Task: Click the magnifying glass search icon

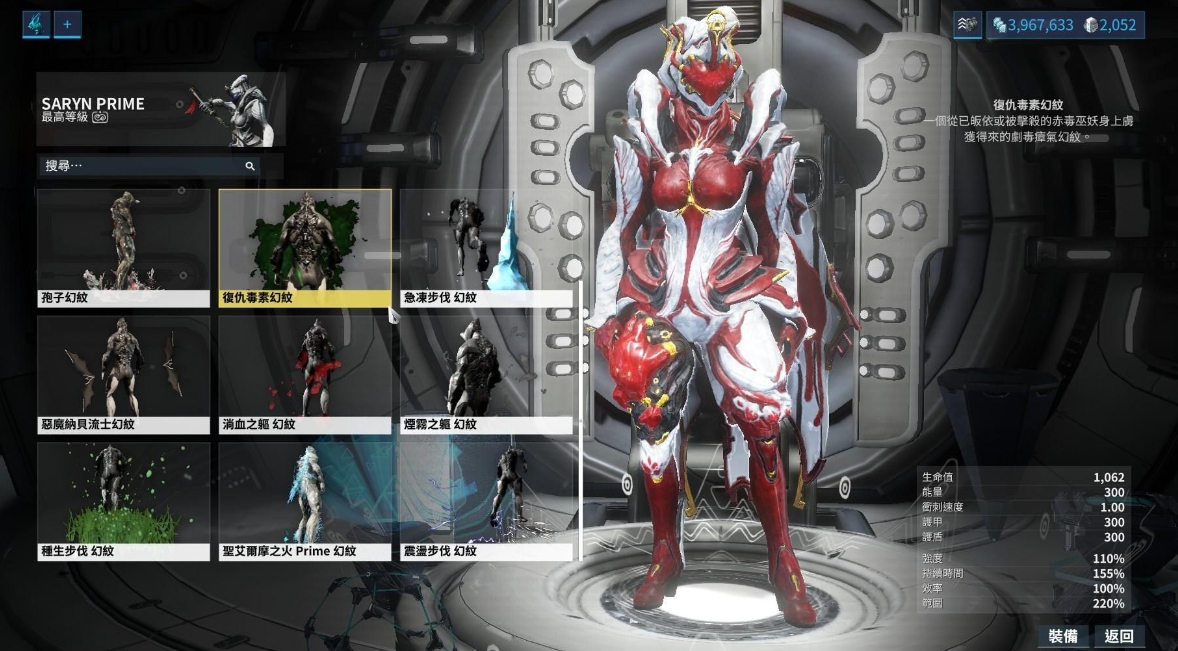Action: (x=250, y=166)
